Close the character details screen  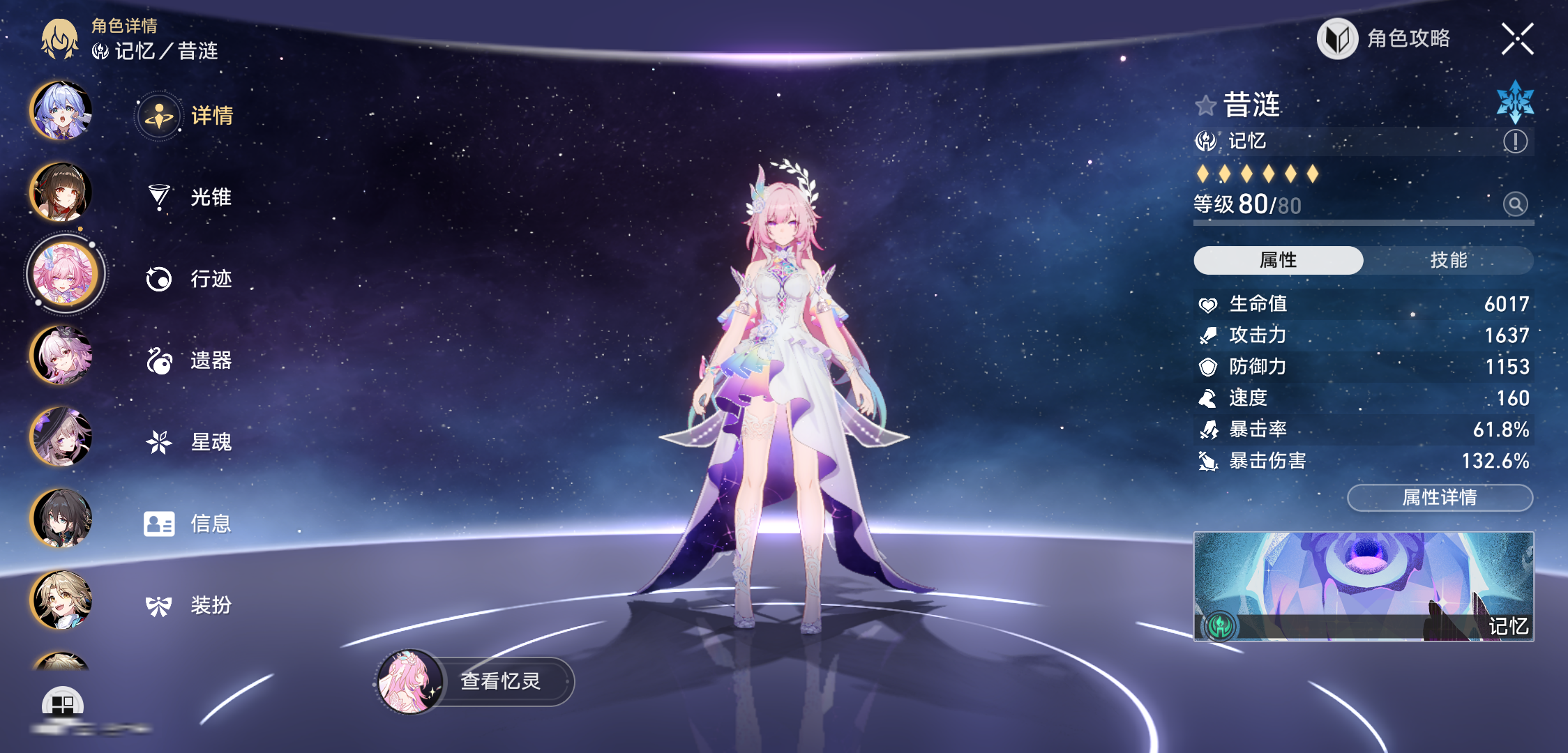[x=1517, y=39]
